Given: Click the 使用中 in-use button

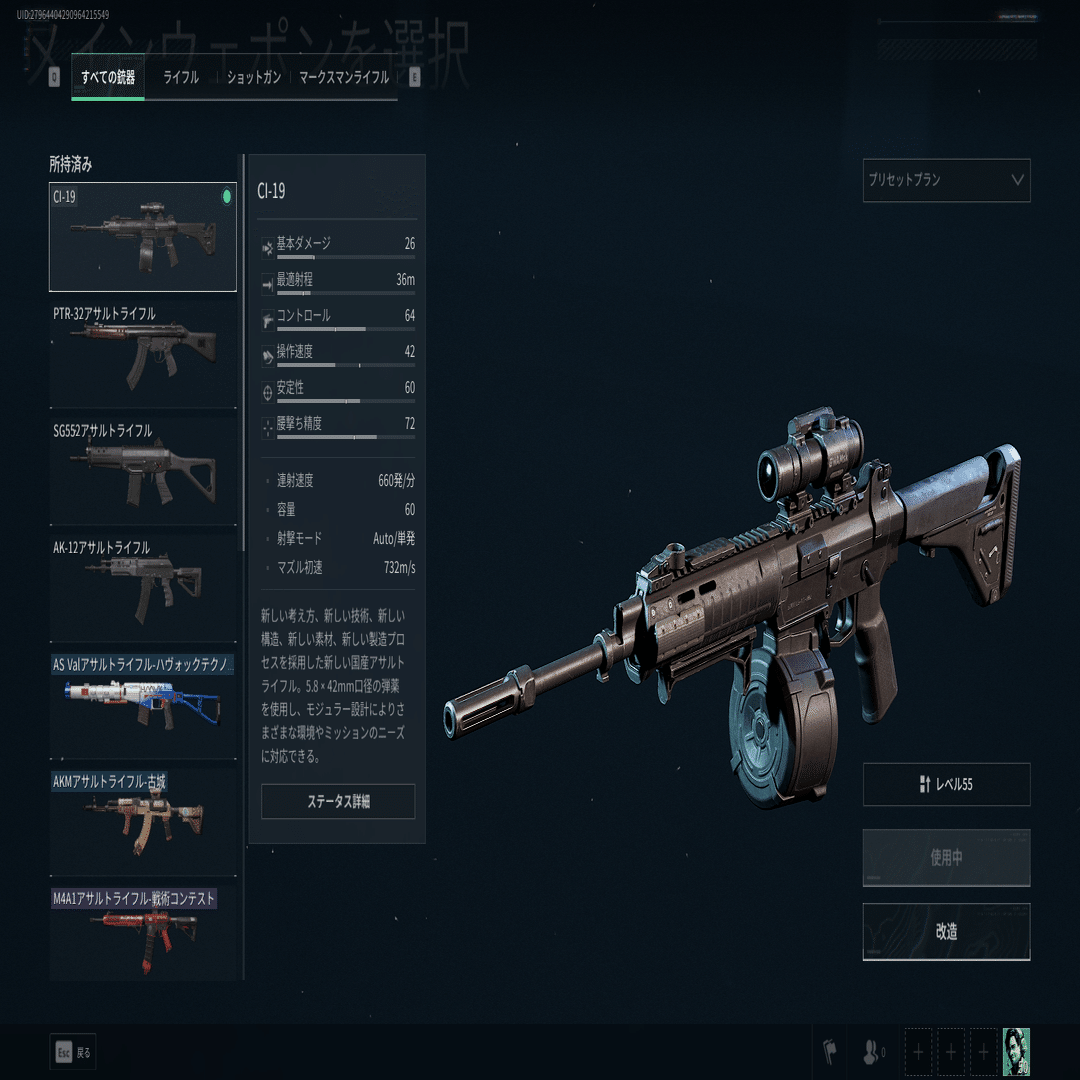Looking at the screenshot, I should coord(946,858).
